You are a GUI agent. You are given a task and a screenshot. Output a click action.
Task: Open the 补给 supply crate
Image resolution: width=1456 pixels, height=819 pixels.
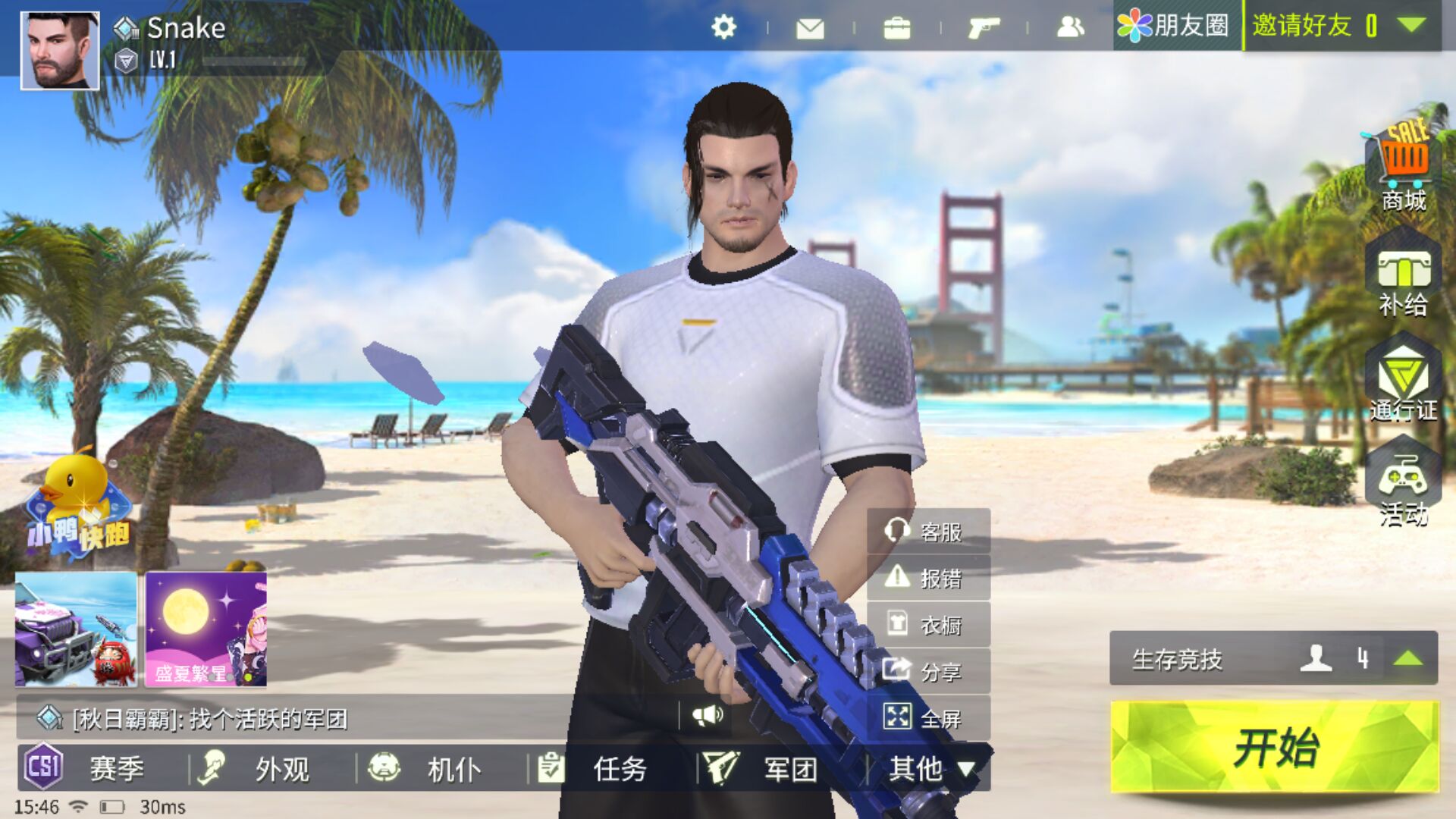pyautogui.click(x=1404, y=282)
